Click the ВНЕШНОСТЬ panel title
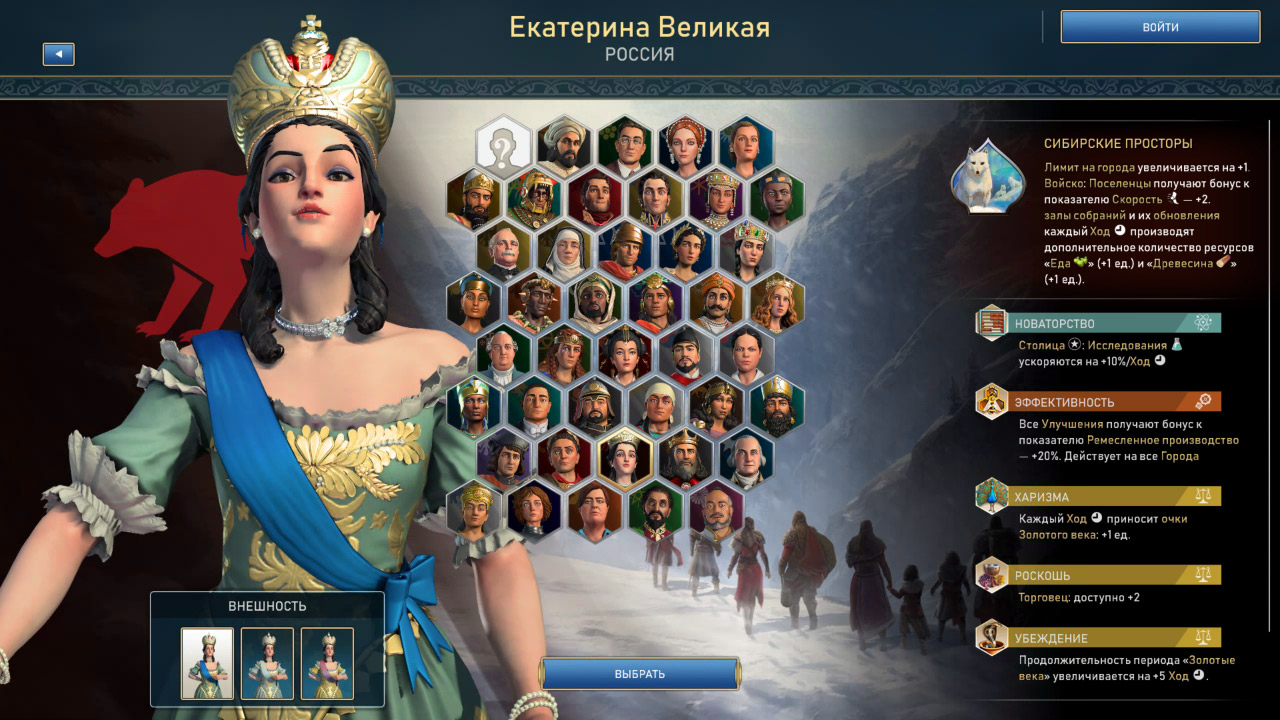The width and height of the screenshot is (1280, 720). [270, 607]
